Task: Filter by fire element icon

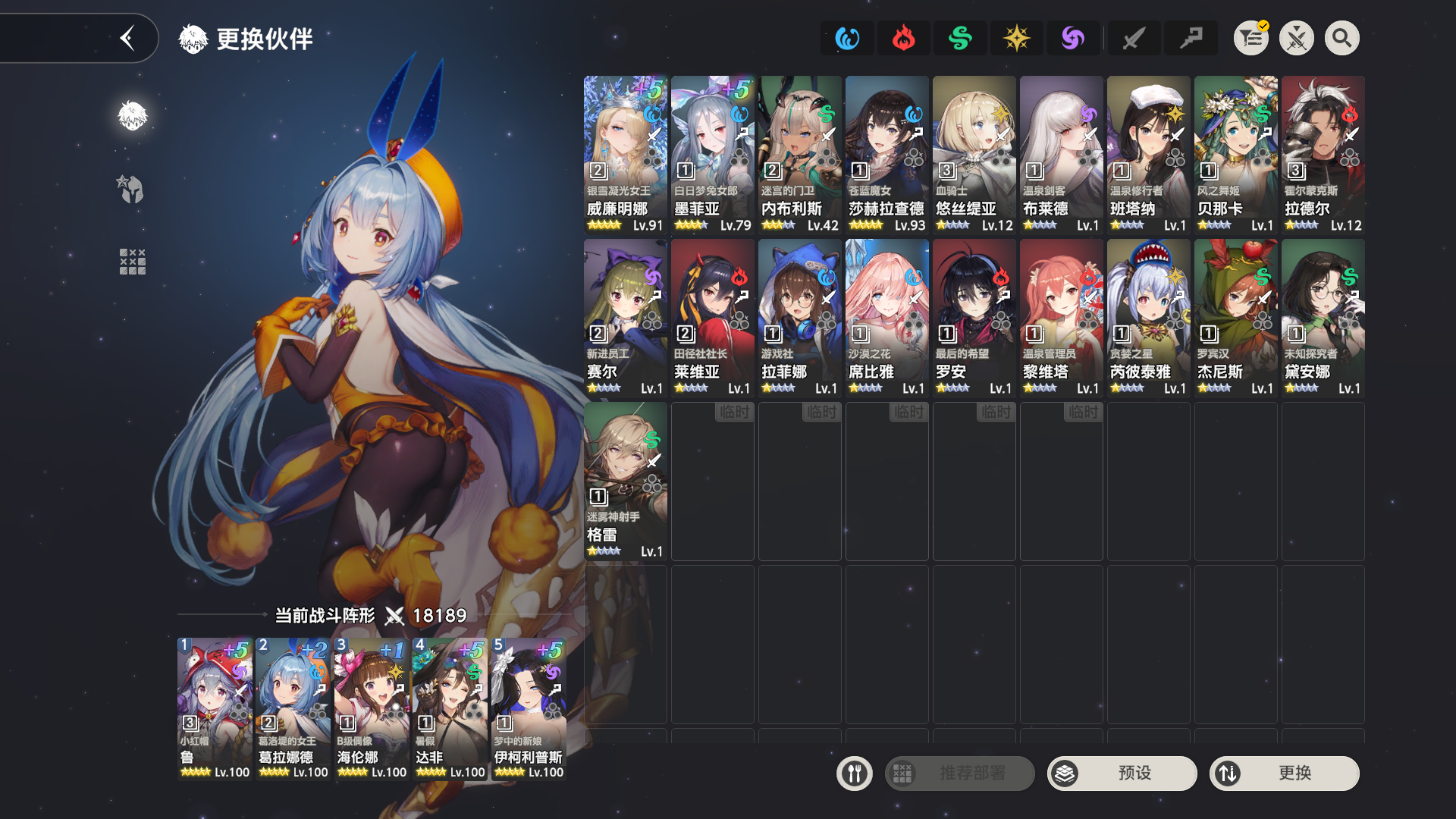Action: 903,38
